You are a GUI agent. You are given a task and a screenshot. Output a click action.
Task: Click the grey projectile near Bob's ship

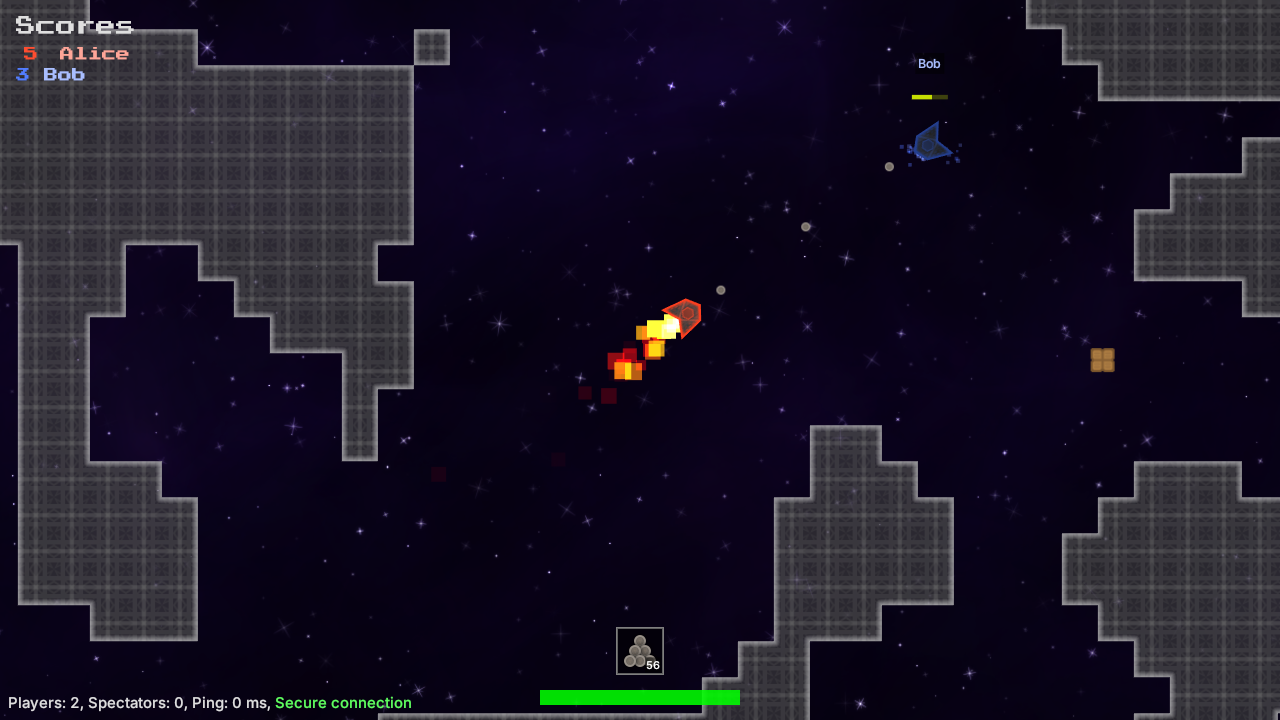[x=888, y=167]
